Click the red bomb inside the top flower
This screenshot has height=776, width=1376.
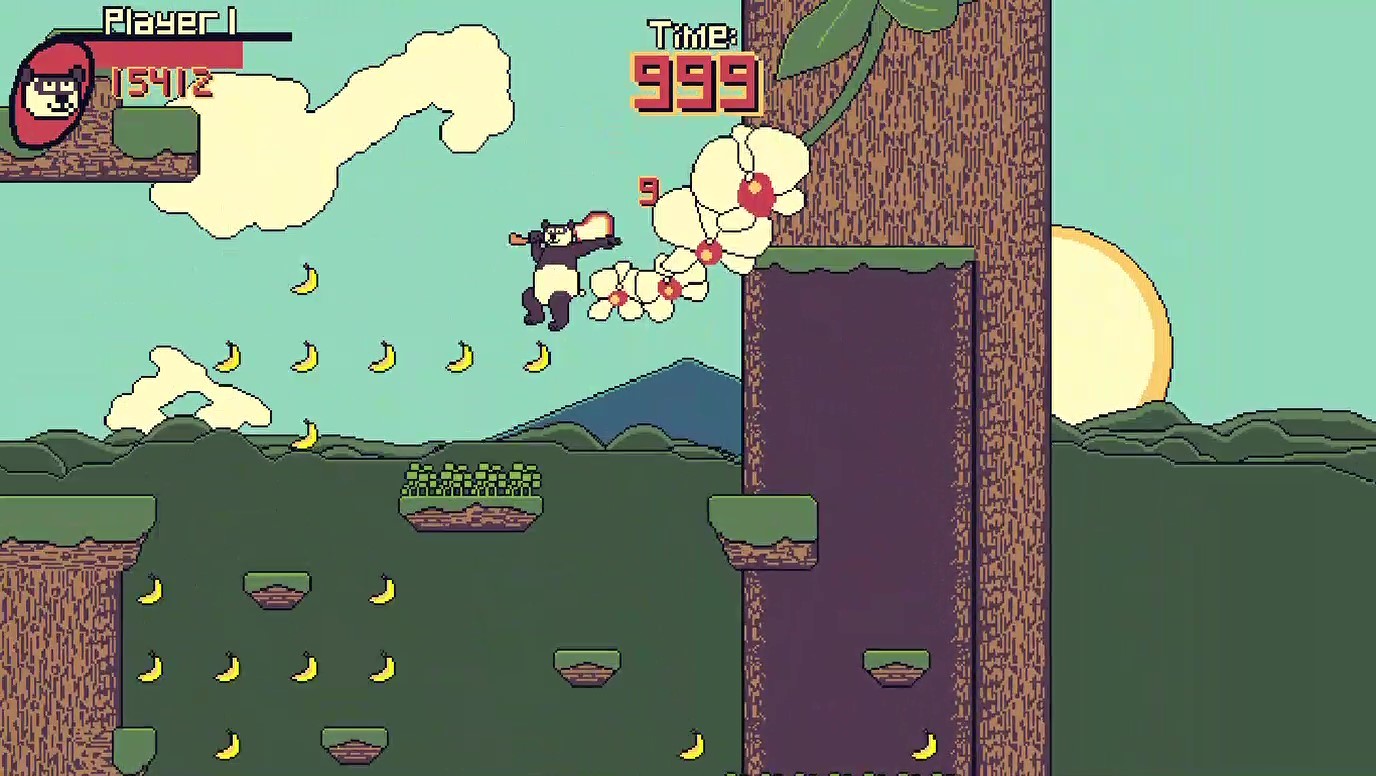coord(757,190)
